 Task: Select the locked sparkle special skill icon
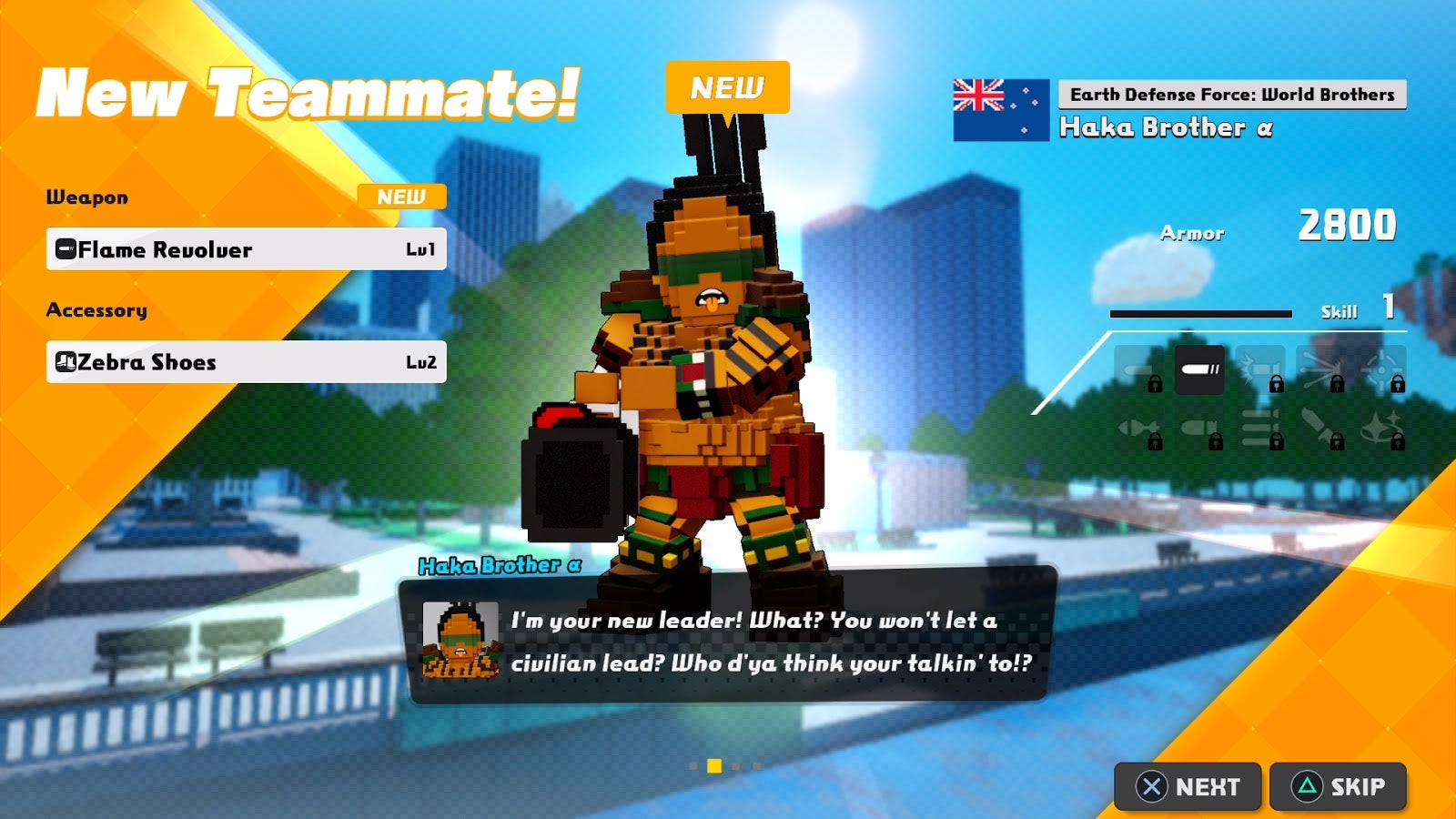[1381, 425]
